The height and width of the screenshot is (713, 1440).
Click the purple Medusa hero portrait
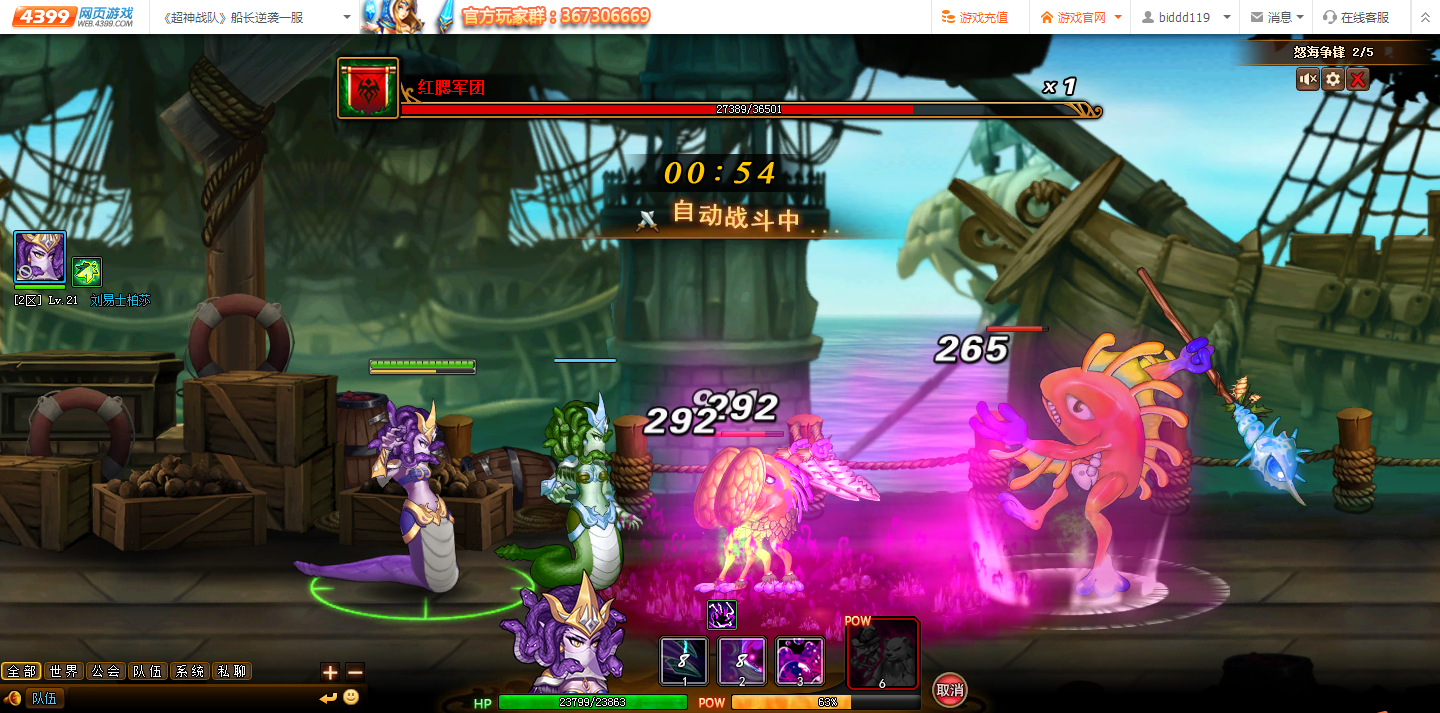pos(40,258)
